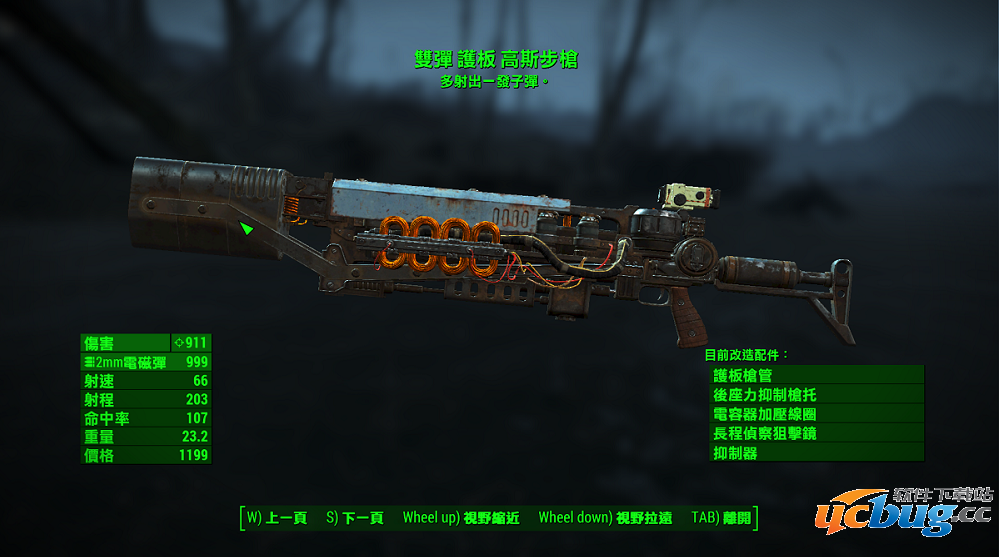The image size is (999, 557).
Task: Select the 護板槍管 mod entry
Action: pos(816,375)
